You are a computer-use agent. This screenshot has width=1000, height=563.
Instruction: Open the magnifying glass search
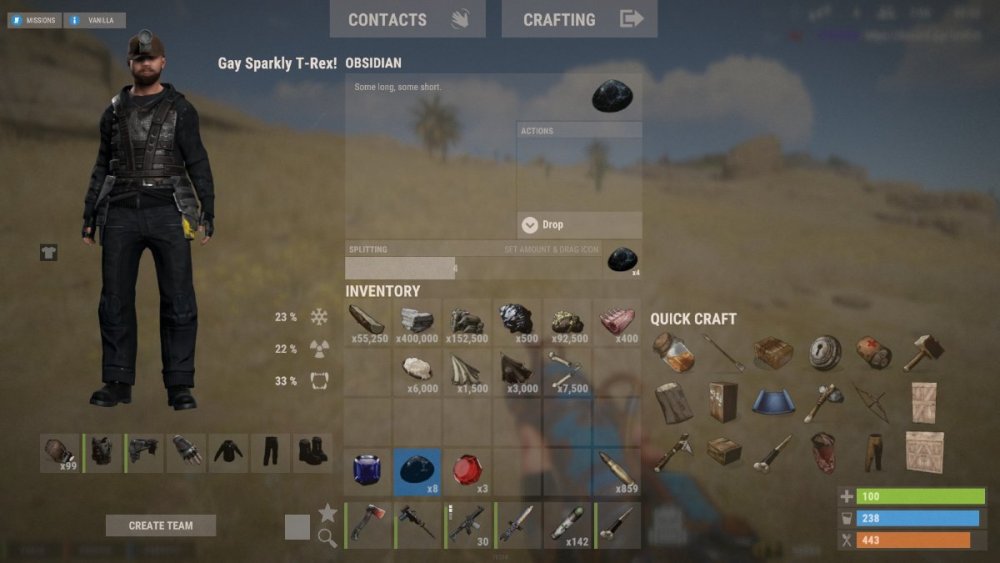[x=327, y=538]
